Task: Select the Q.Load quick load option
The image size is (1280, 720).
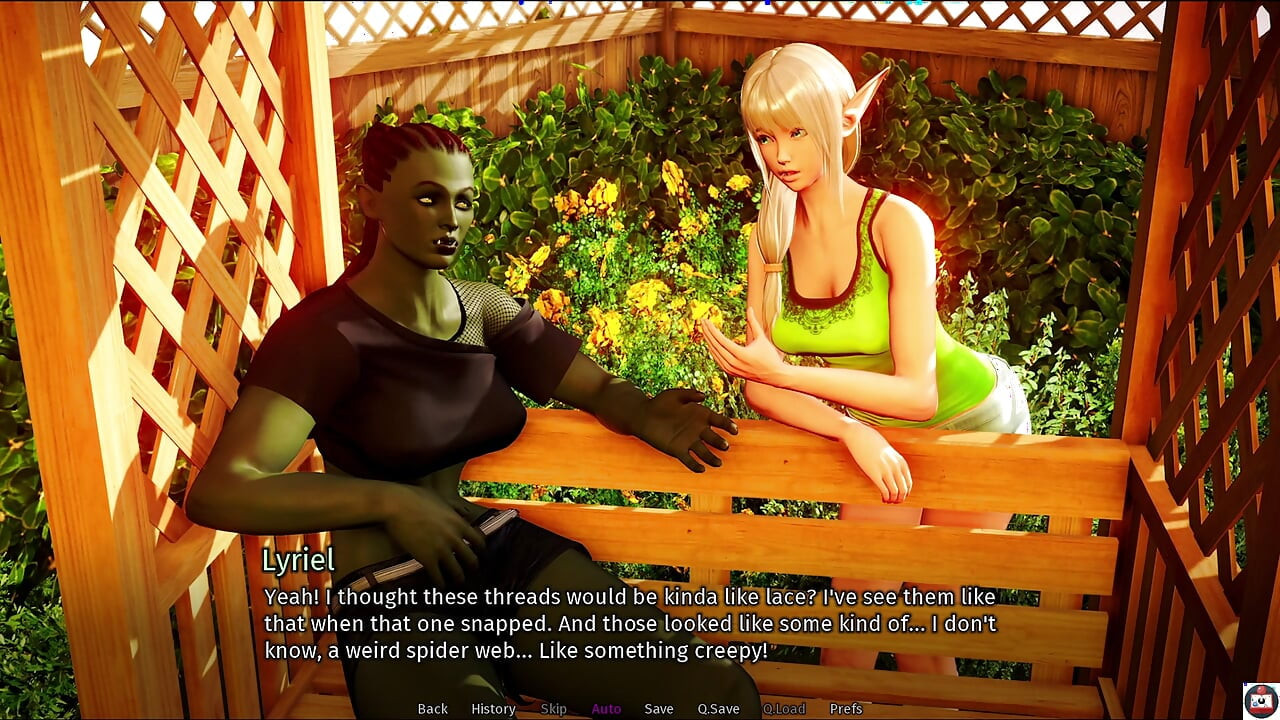Action: point(784,708)
